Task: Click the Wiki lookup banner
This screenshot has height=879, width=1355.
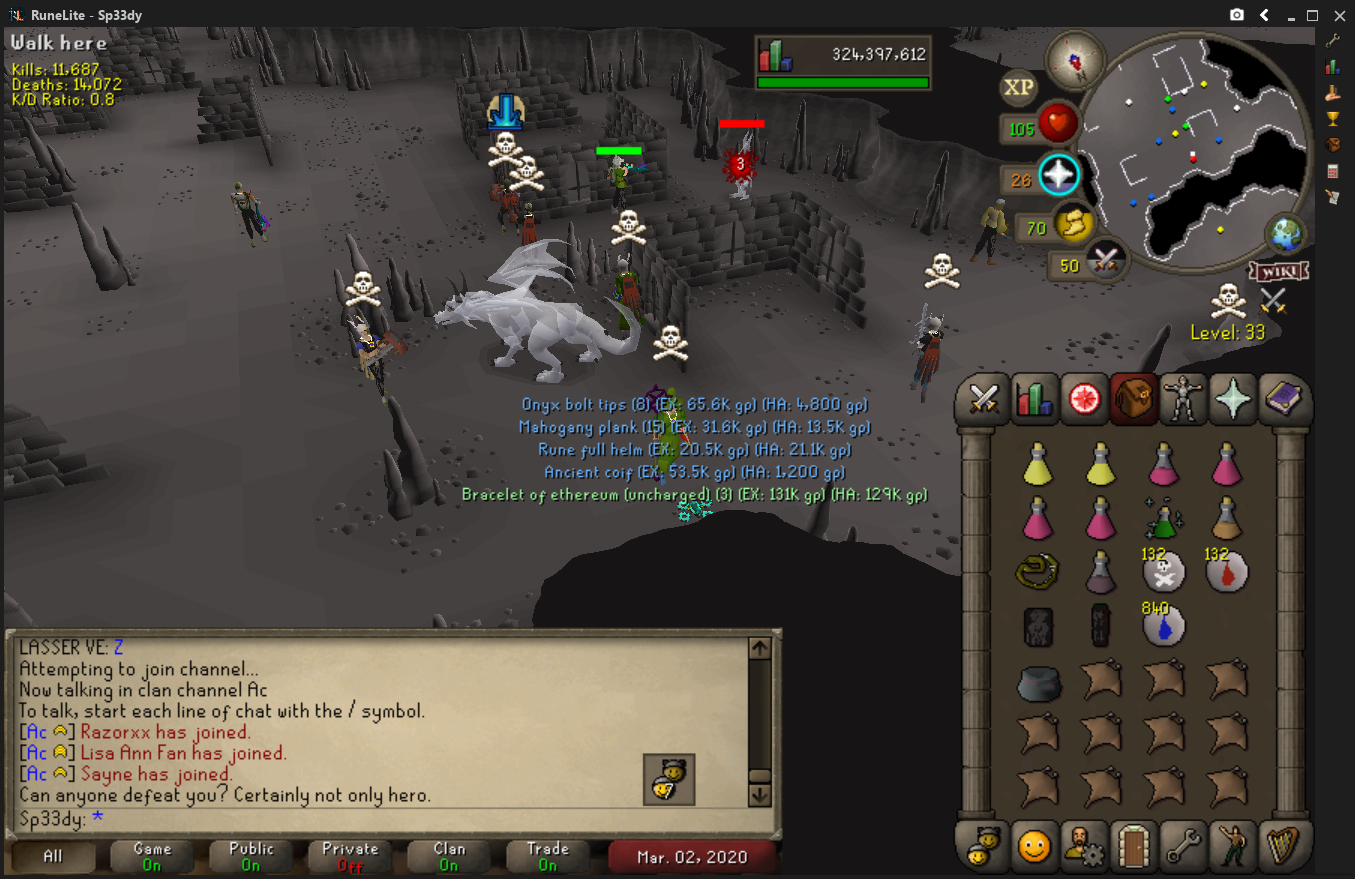Action: coord(1279,271)
